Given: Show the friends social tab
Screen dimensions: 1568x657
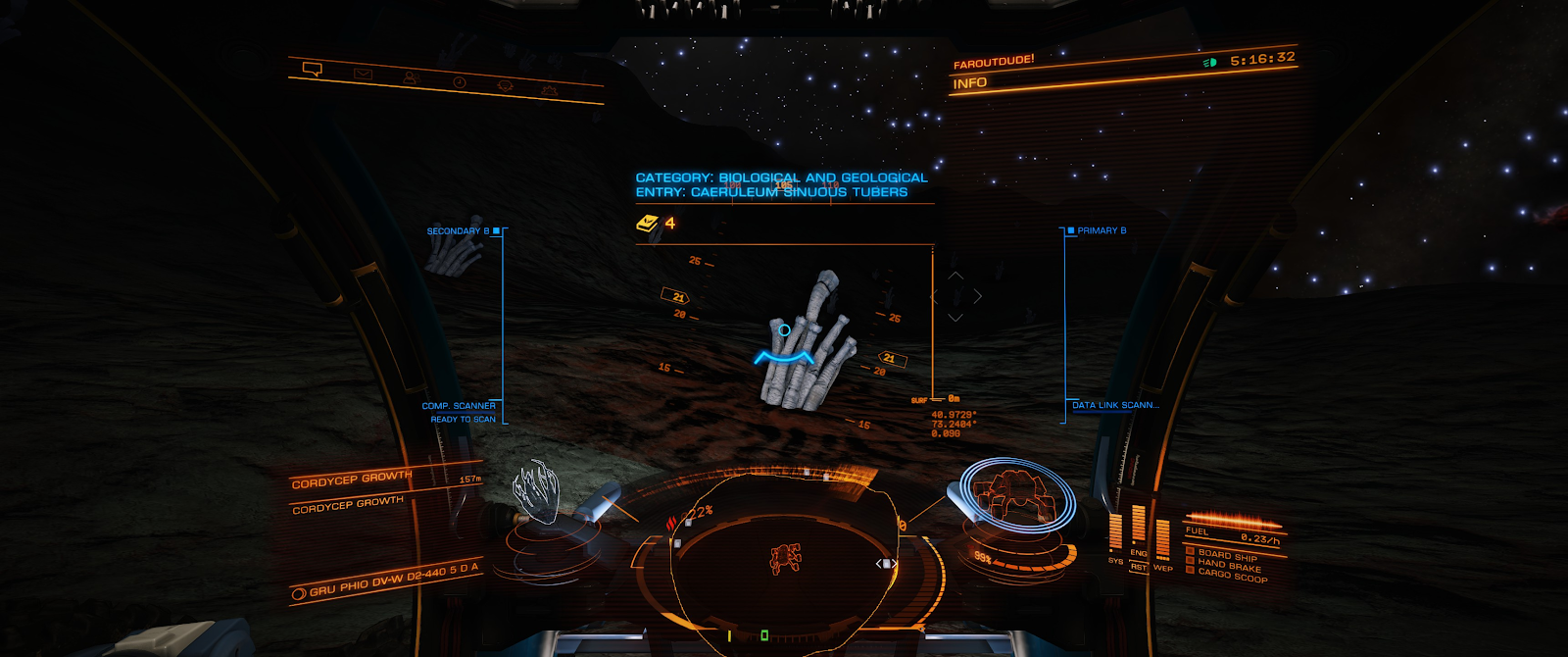Looking at the screenshot, I should (x=411, y=77).
